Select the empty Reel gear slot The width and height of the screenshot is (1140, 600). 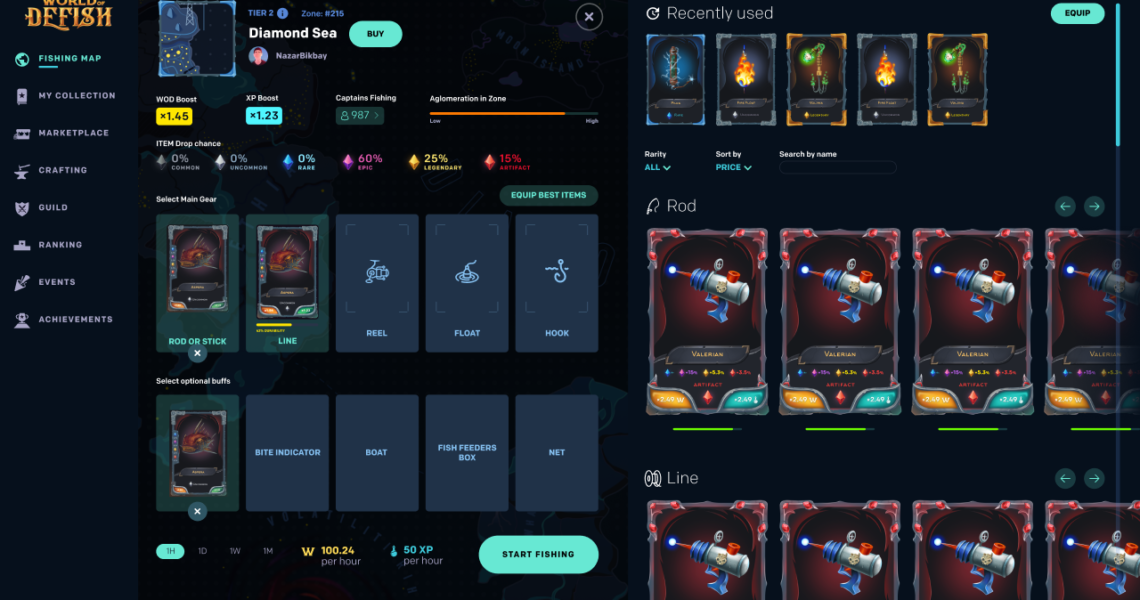tap(377, 283)
